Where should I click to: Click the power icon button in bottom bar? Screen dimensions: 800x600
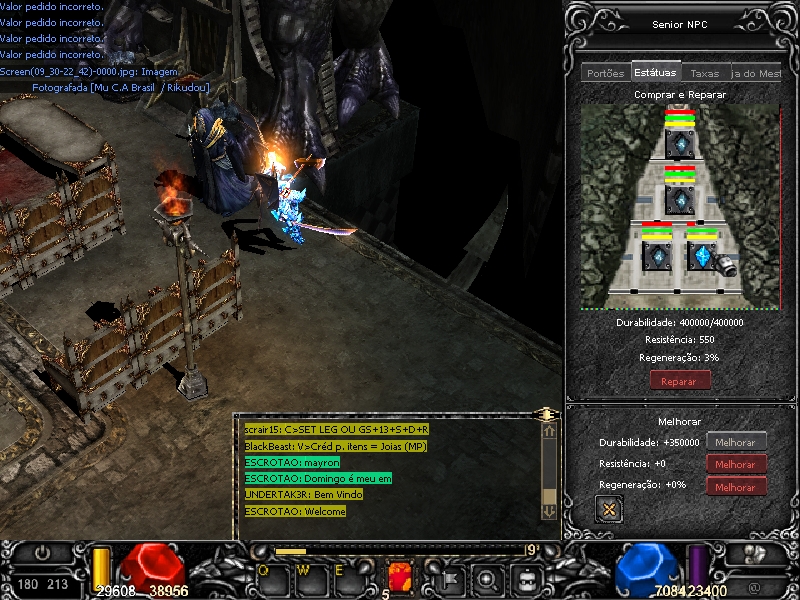(42, 552)
